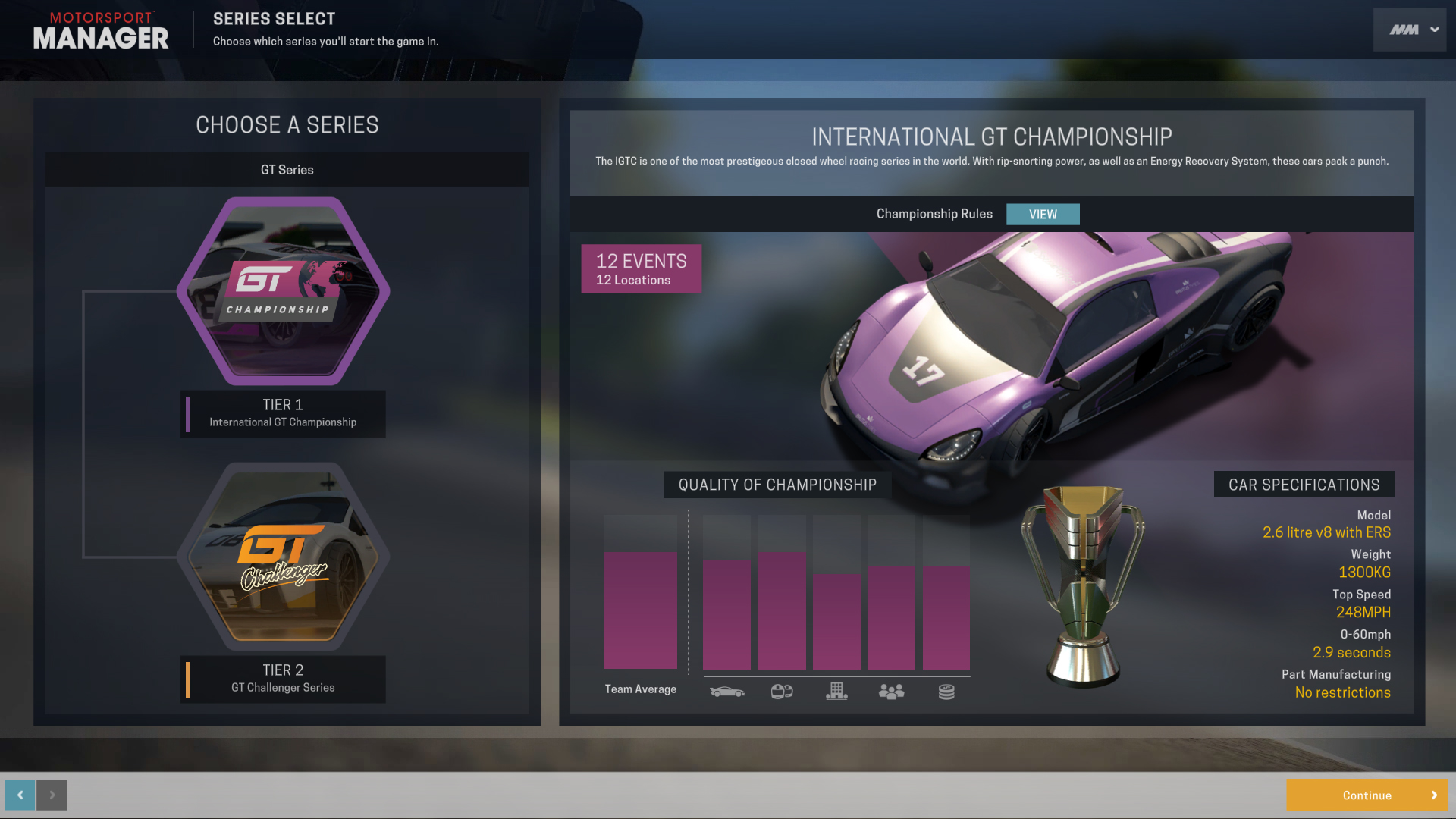Click the drivers helmet icon
The height and width of the screenshot is (819, 1456).
(782, 691)
